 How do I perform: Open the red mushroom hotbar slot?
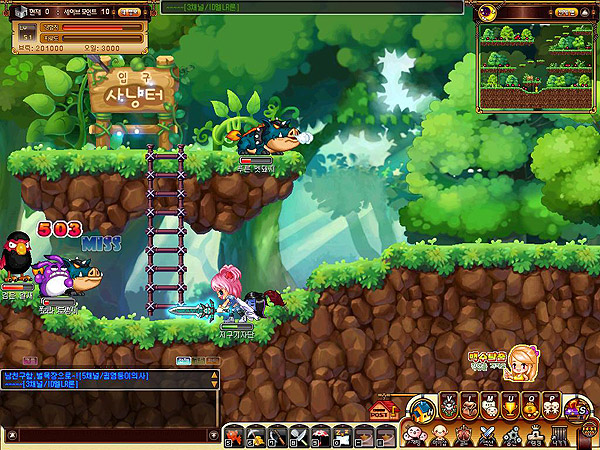tap(321, 435)
